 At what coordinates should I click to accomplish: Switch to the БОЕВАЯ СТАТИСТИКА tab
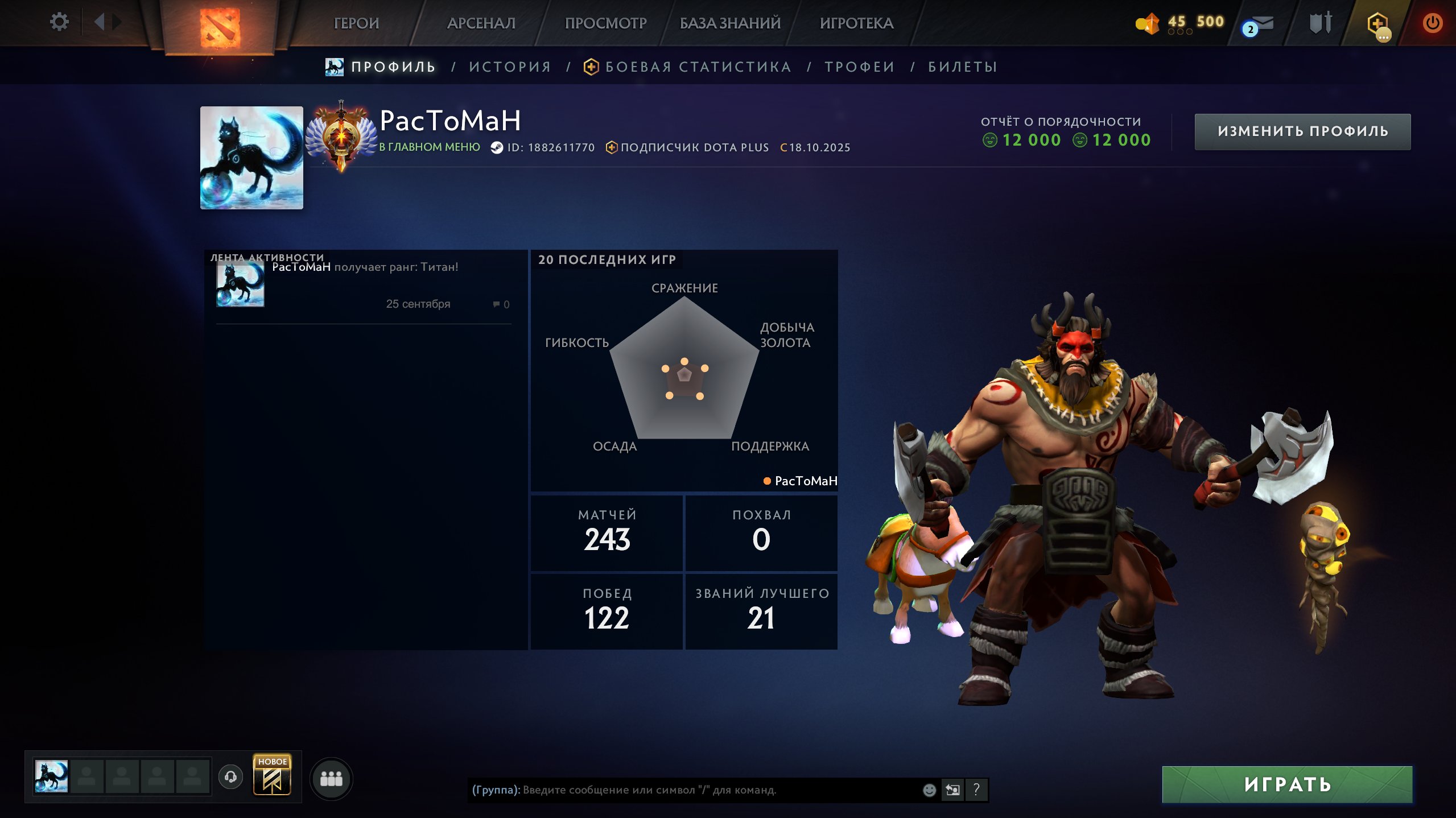coord(698,67)
